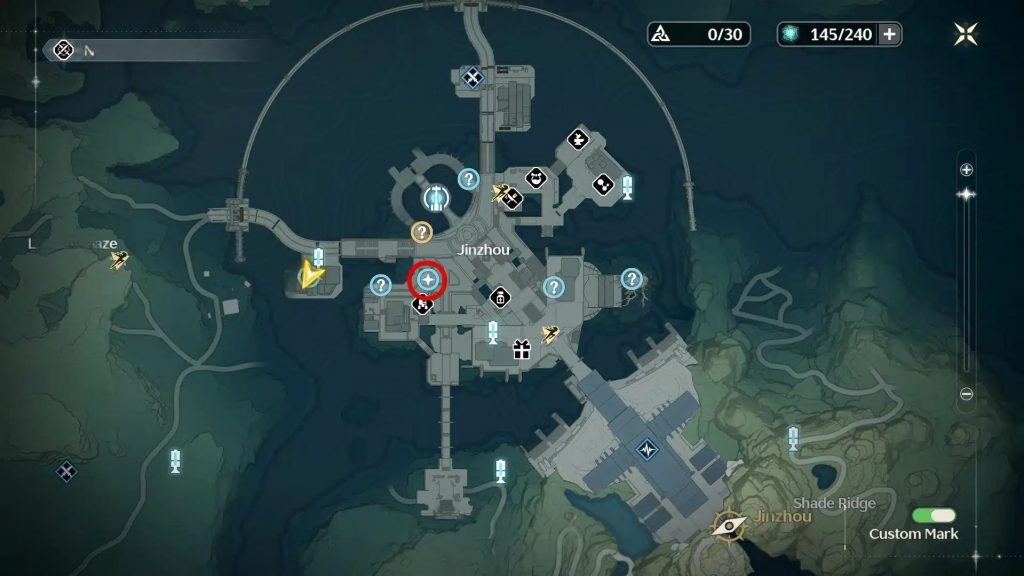Zoom in with the map slider plus
Screen dimensions: 1024x576
[x=966, y=170]
